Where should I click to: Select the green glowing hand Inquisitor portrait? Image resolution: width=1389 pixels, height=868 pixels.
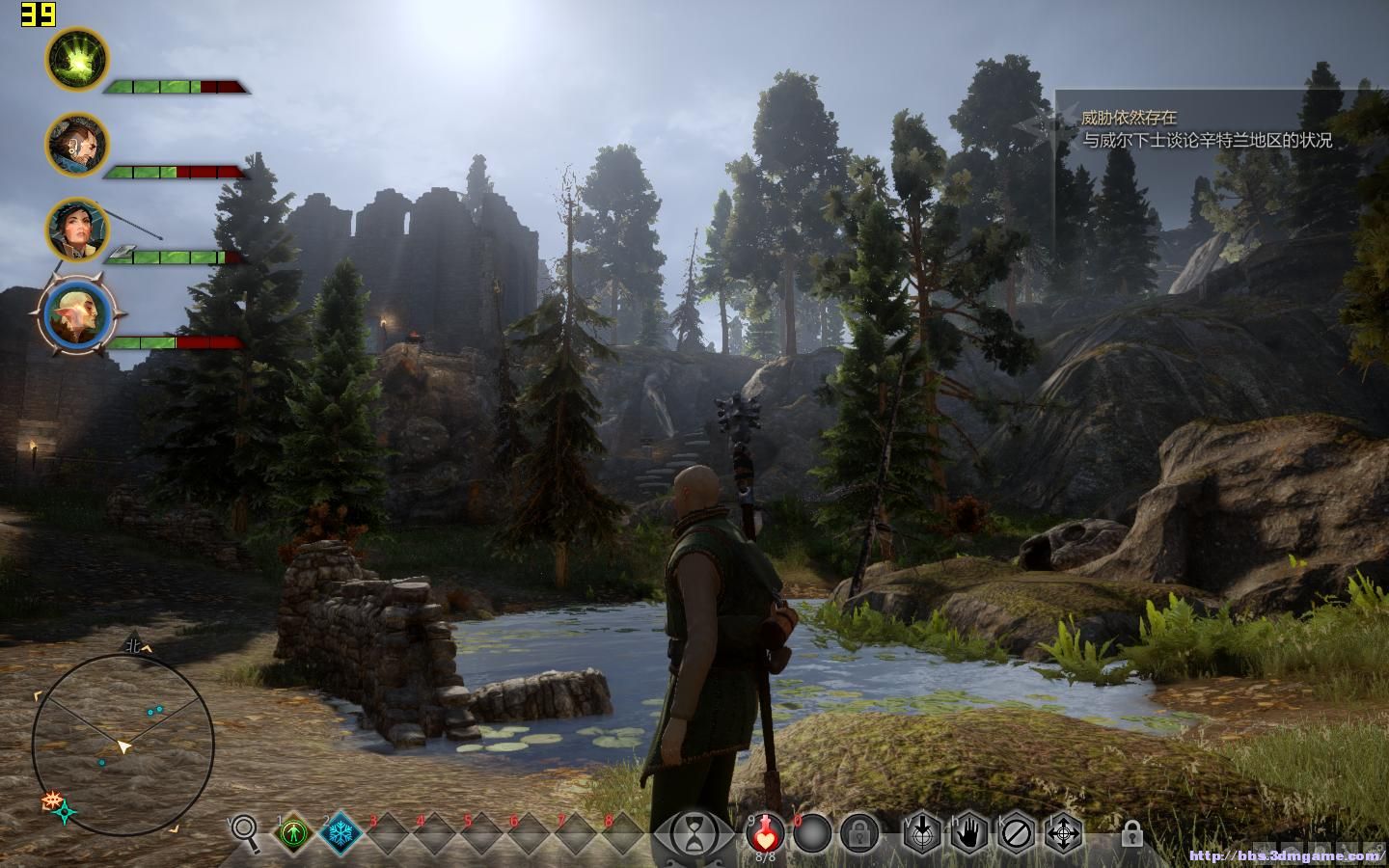pyautogui.click(x=77, y=59)
